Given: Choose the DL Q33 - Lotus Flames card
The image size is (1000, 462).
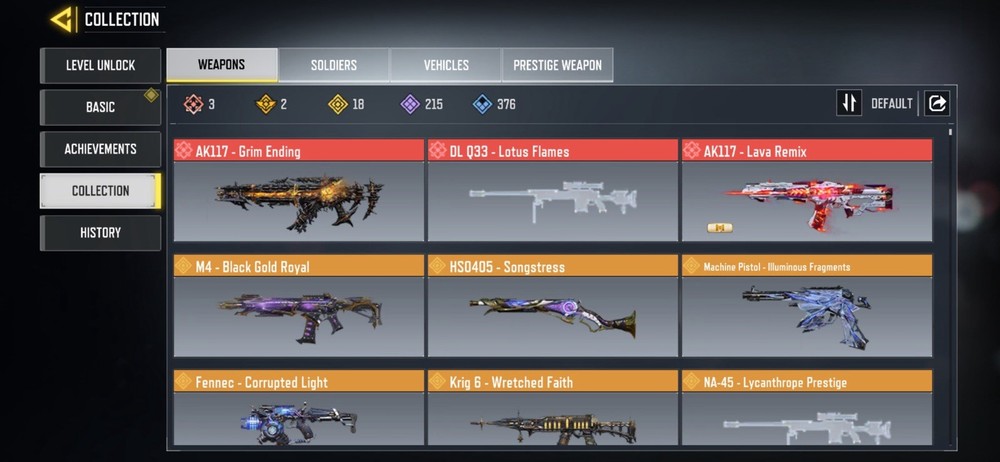Looking at the screenshot, I should click(552, 192).
